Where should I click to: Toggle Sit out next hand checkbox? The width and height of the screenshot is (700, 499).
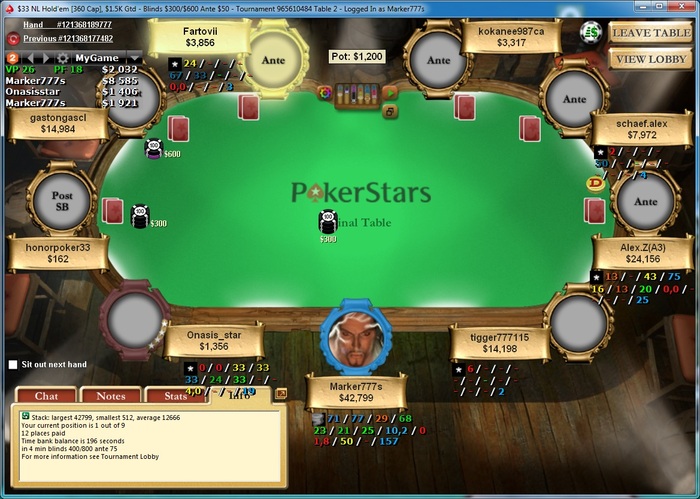point(13,365)
